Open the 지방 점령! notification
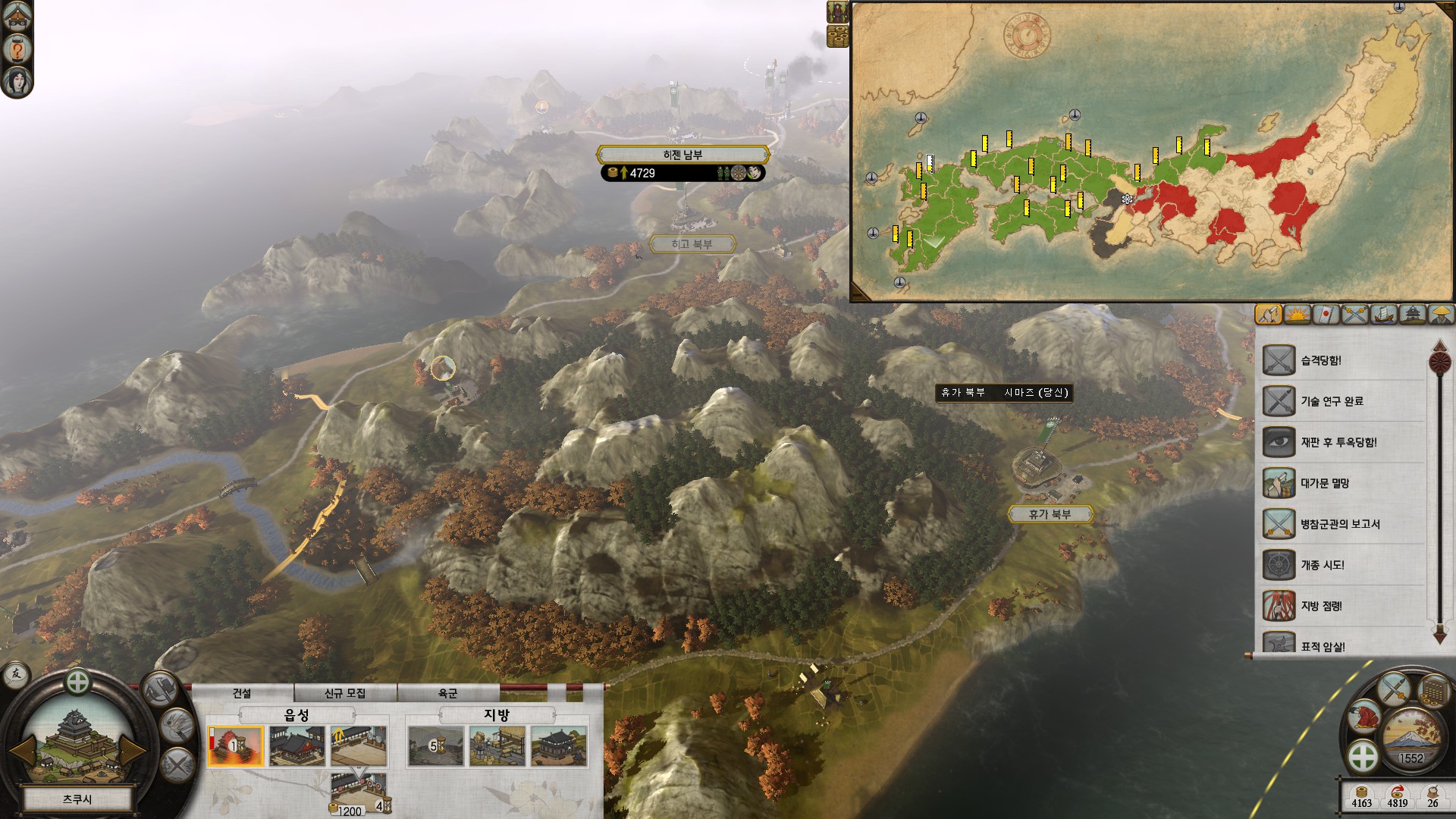1456x819 pixels. tap(1321, 606)
